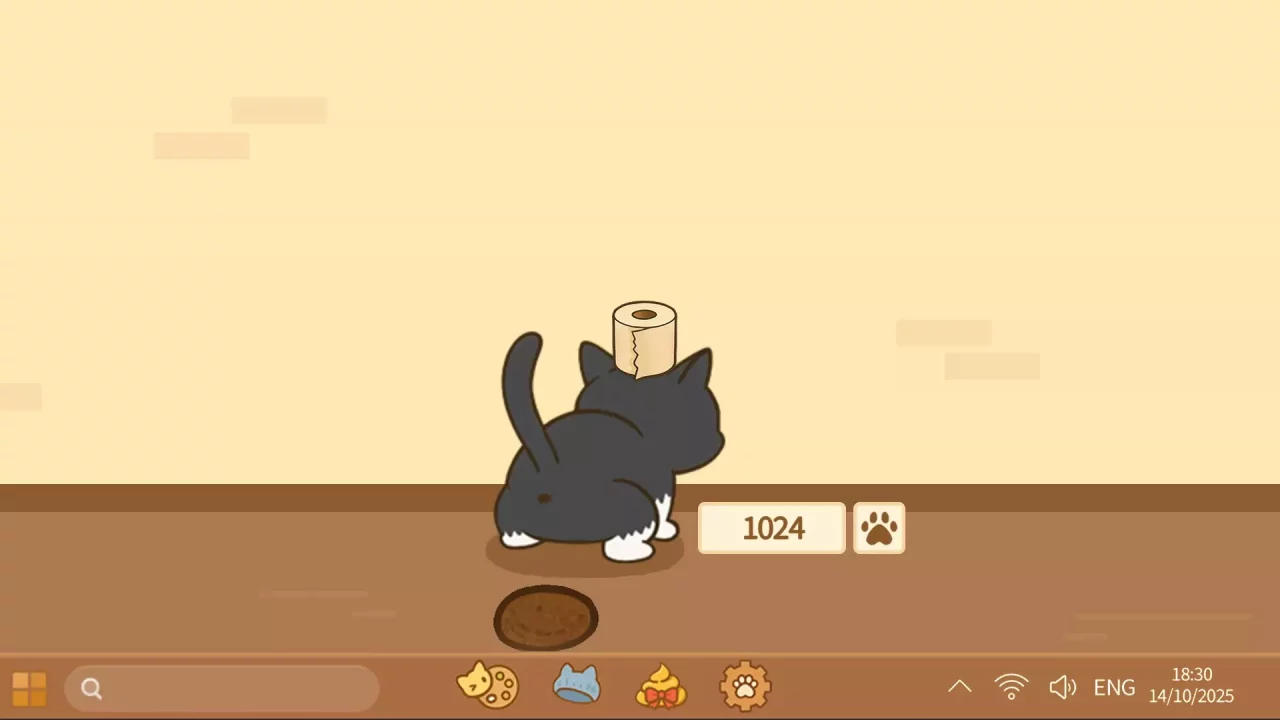The image size is (1280, 720).
Task: Select the costume tab in the taskbar
Action: 576,686
